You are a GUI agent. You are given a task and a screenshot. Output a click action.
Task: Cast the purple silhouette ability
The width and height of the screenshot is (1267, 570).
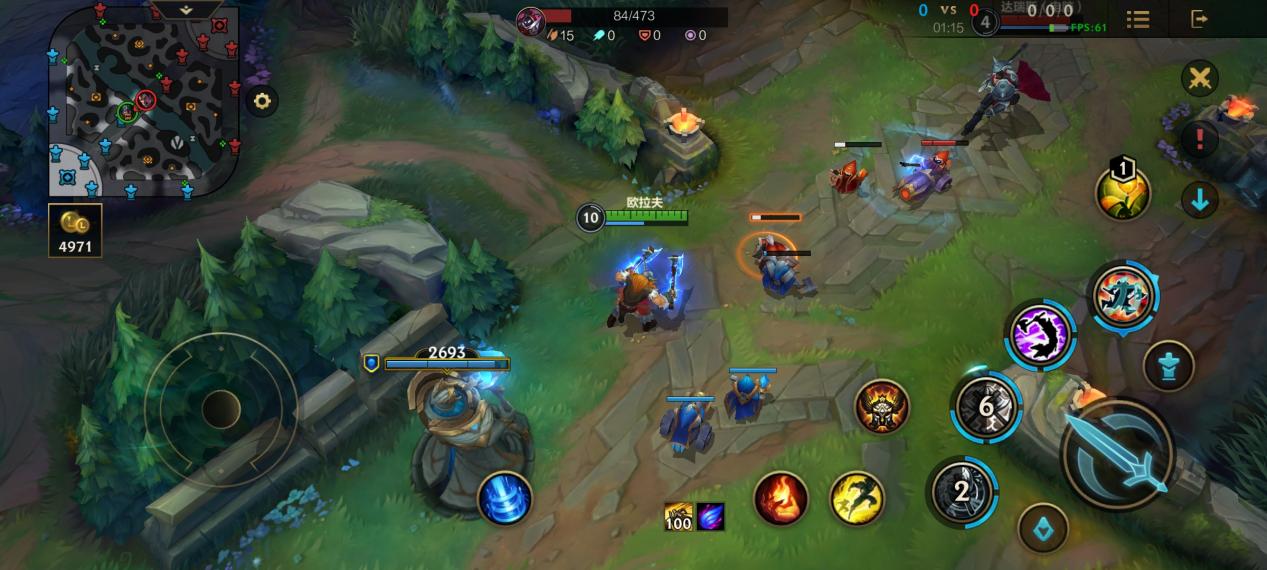(x=1040, y=334)
